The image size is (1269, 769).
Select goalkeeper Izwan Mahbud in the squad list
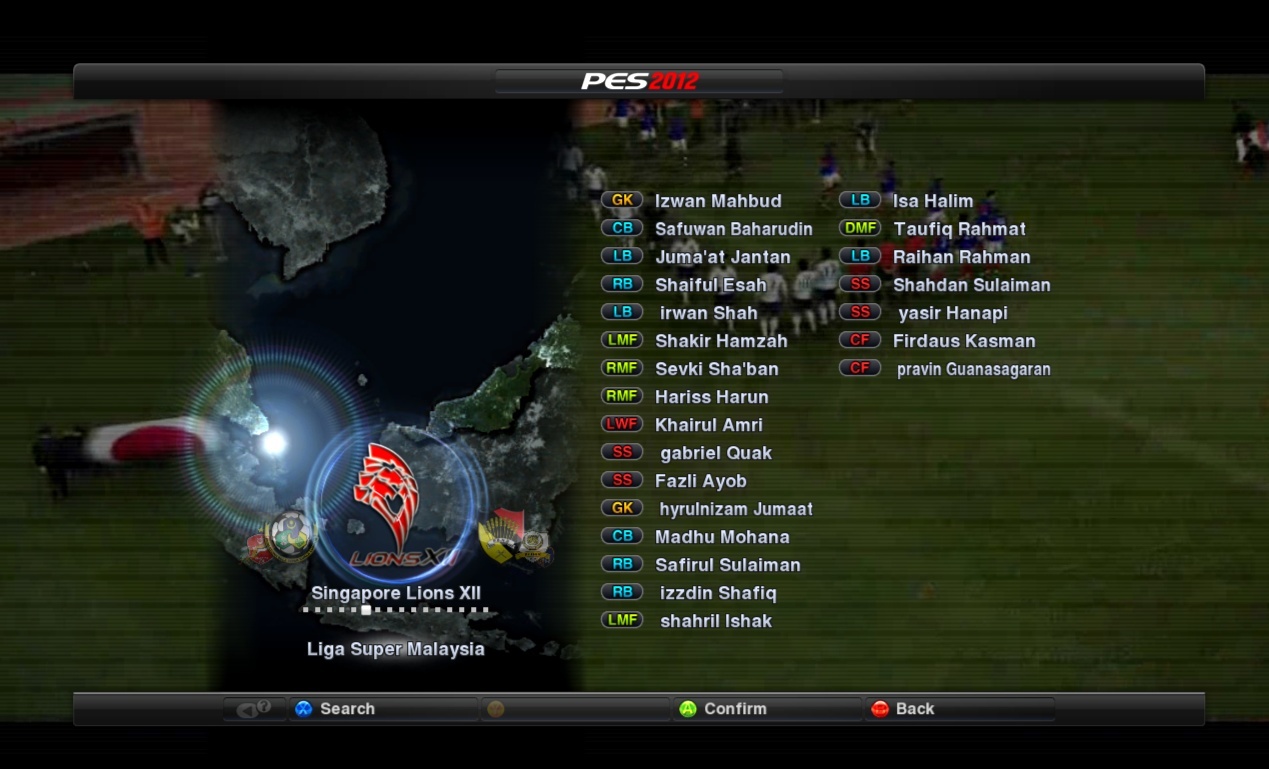pyautogui.click(x=717, y=201)
